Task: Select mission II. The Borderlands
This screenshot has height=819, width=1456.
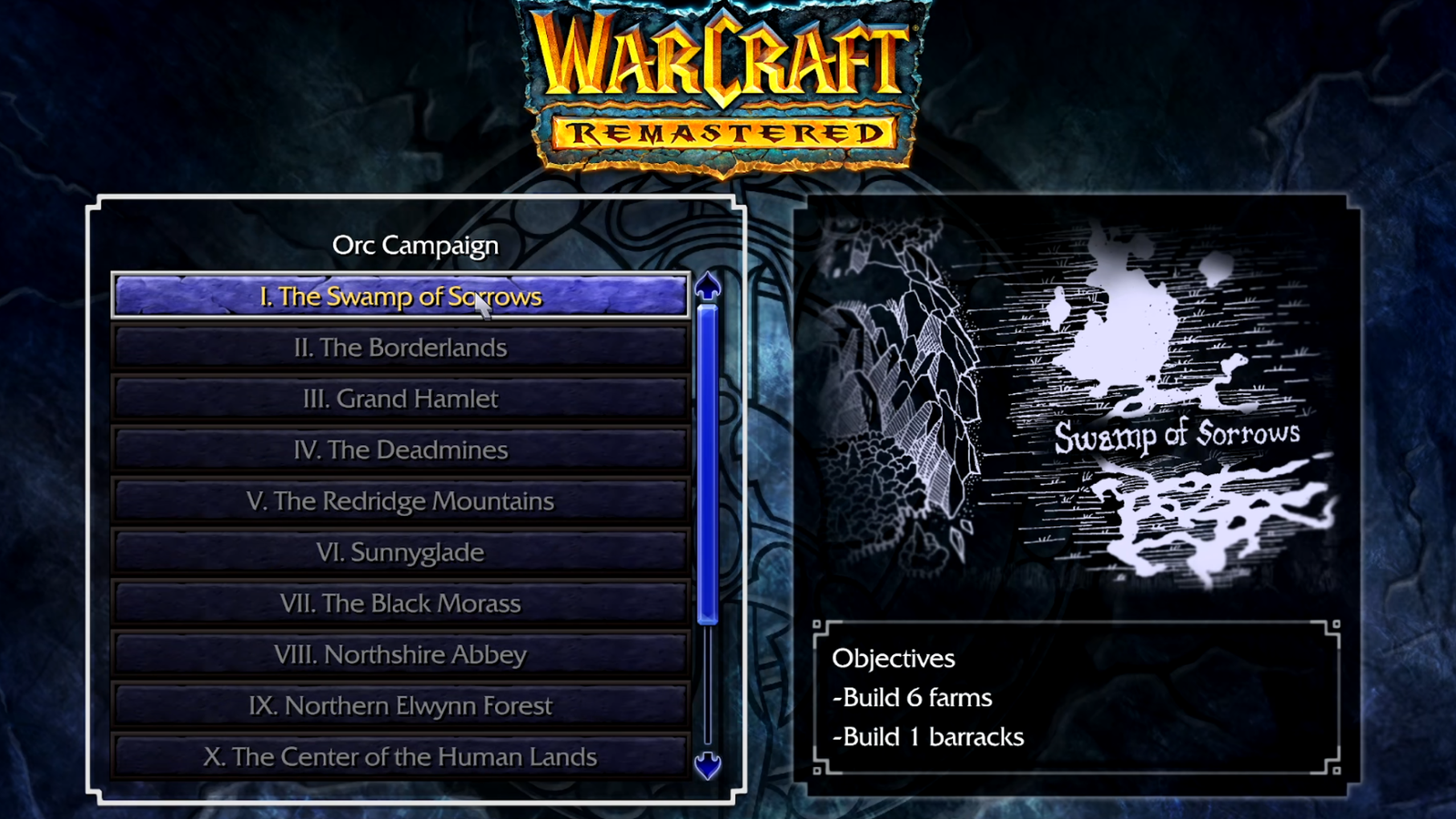Action: coord(400,347)
